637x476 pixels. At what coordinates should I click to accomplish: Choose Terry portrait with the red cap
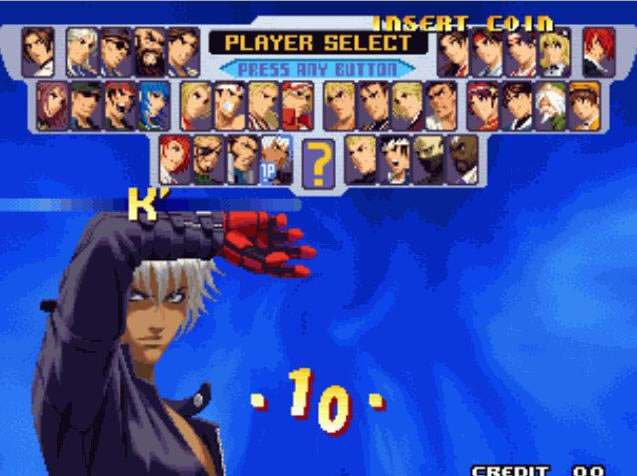(296, 106)
